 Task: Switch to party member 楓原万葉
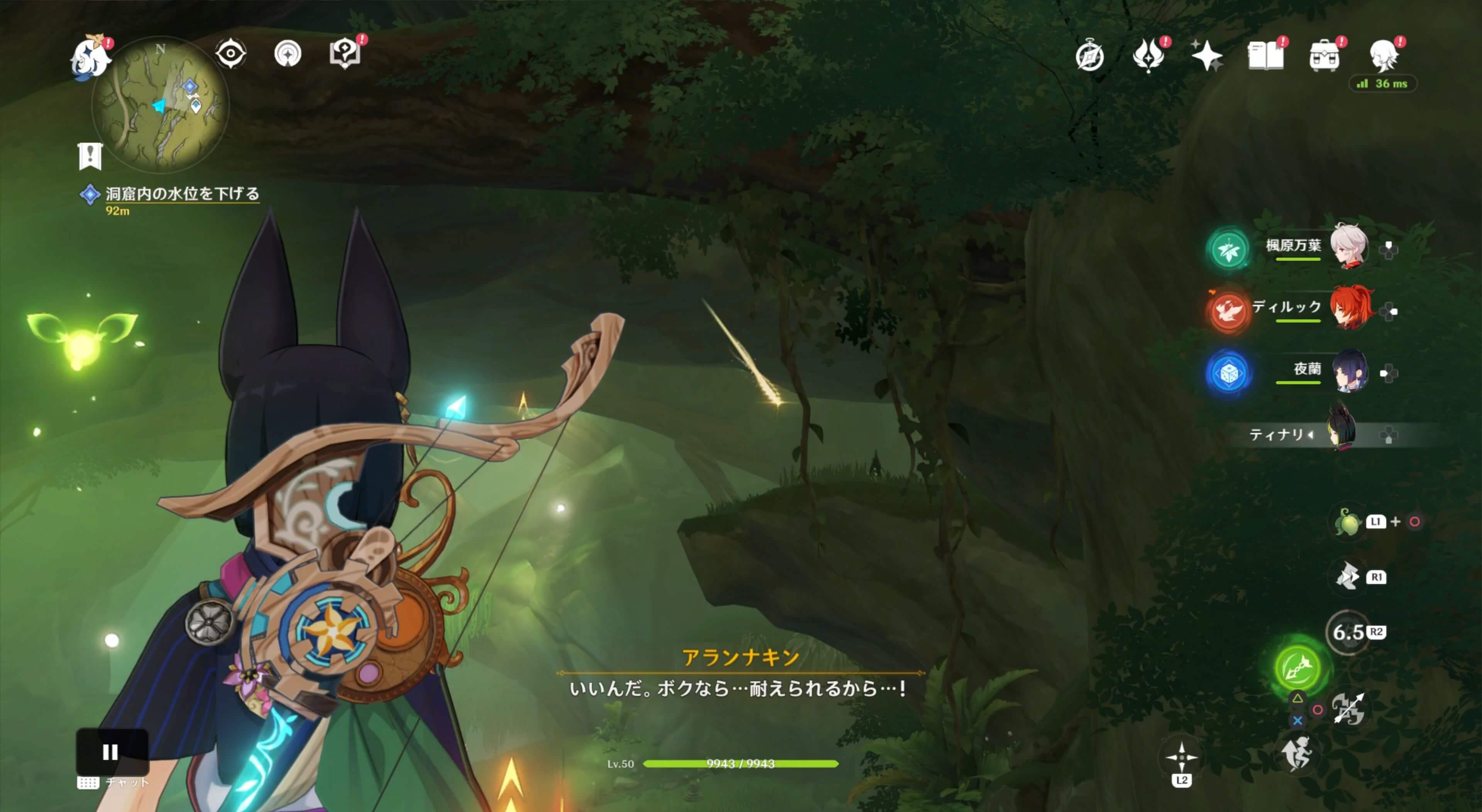click(1348, 247)
